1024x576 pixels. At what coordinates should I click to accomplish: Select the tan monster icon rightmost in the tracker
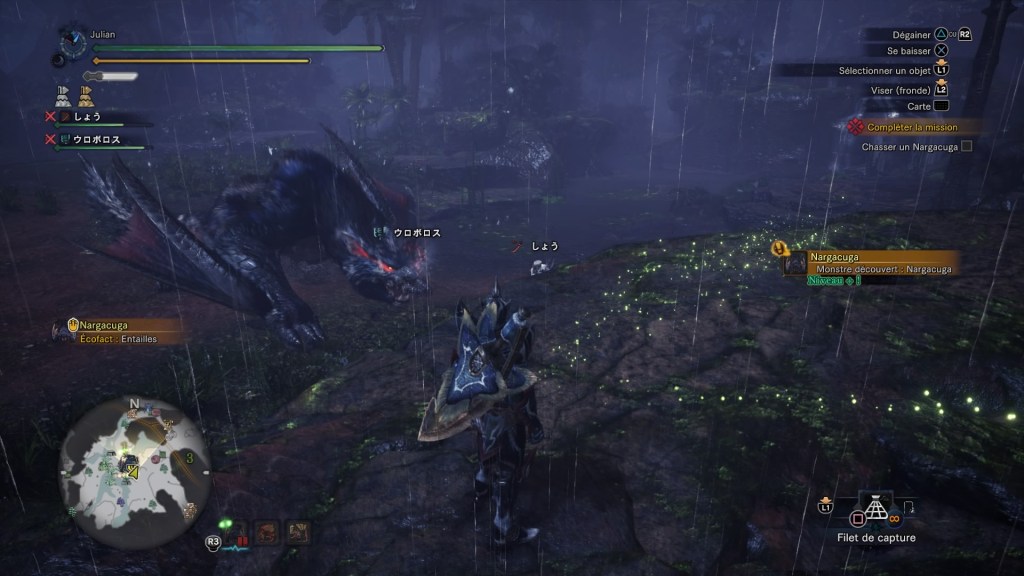coord(298,532)
